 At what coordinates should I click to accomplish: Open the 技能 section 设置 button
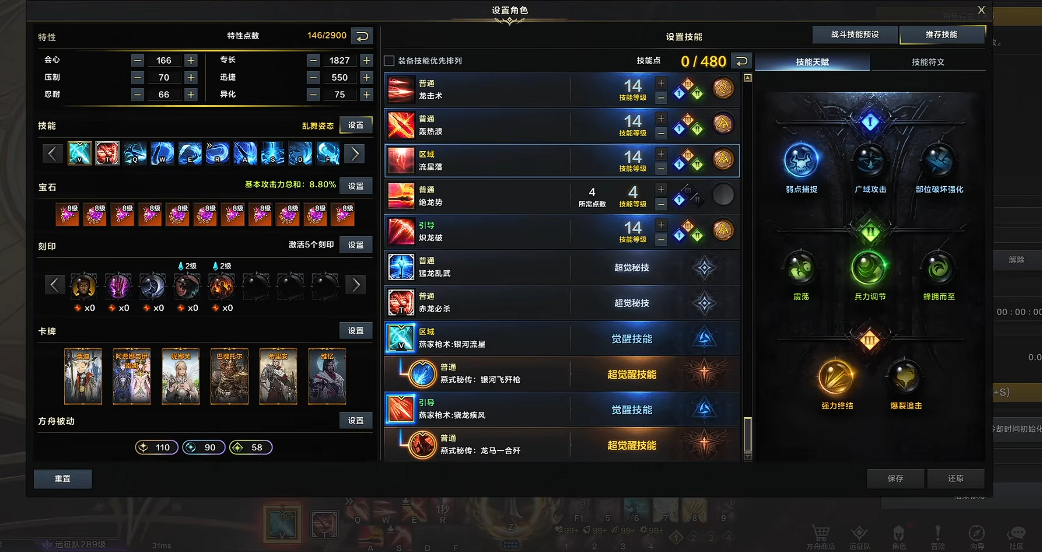pyautogui.click(x=356, y=125)
